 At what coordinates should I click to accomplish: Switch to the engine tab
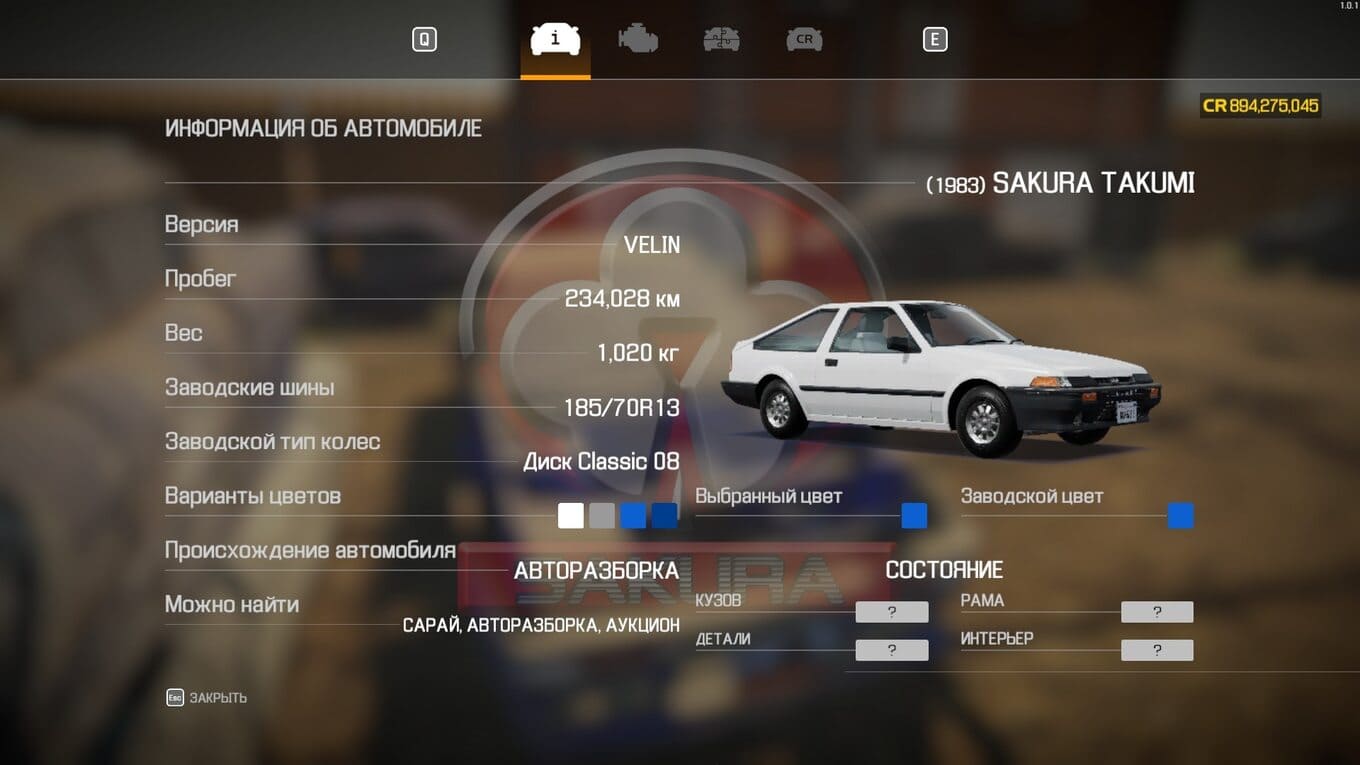(638, 40)
